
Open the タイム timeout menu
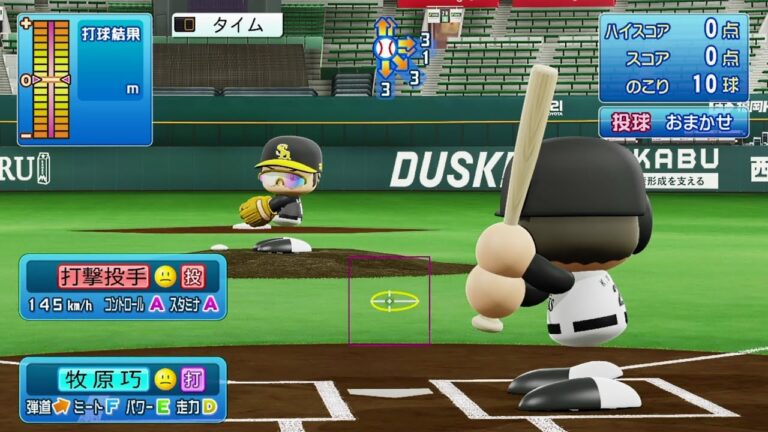[227, 25]
